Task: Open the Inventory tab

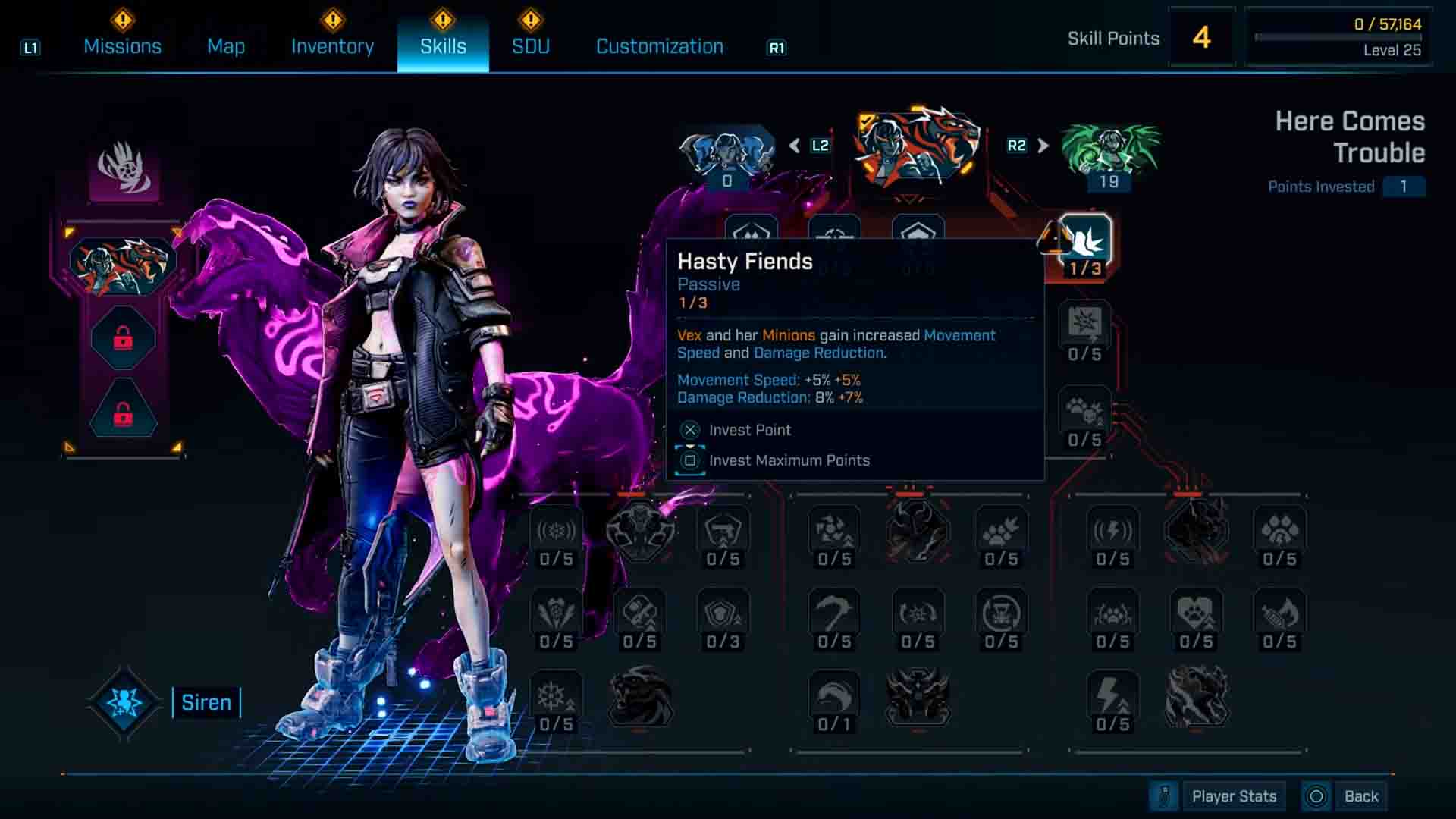Action: (332, 46)
